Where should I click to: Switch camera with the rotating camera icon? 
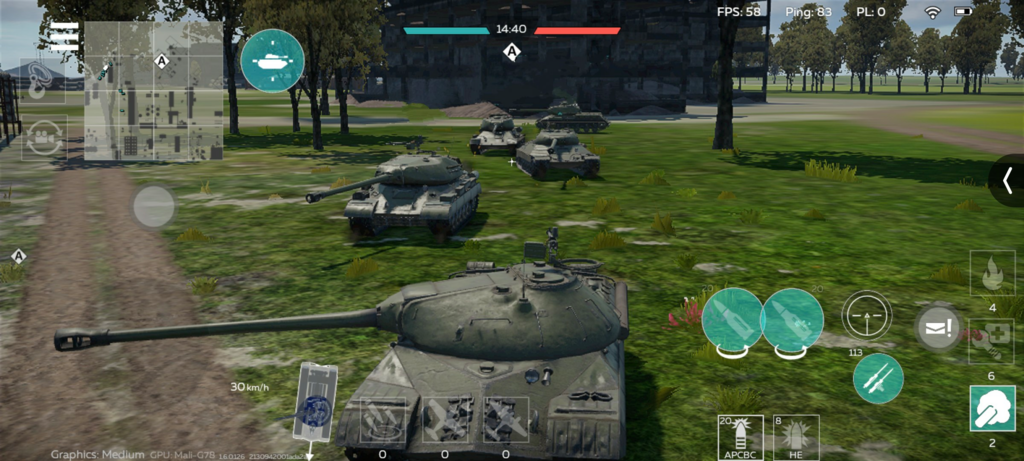[x=44, y=137]
